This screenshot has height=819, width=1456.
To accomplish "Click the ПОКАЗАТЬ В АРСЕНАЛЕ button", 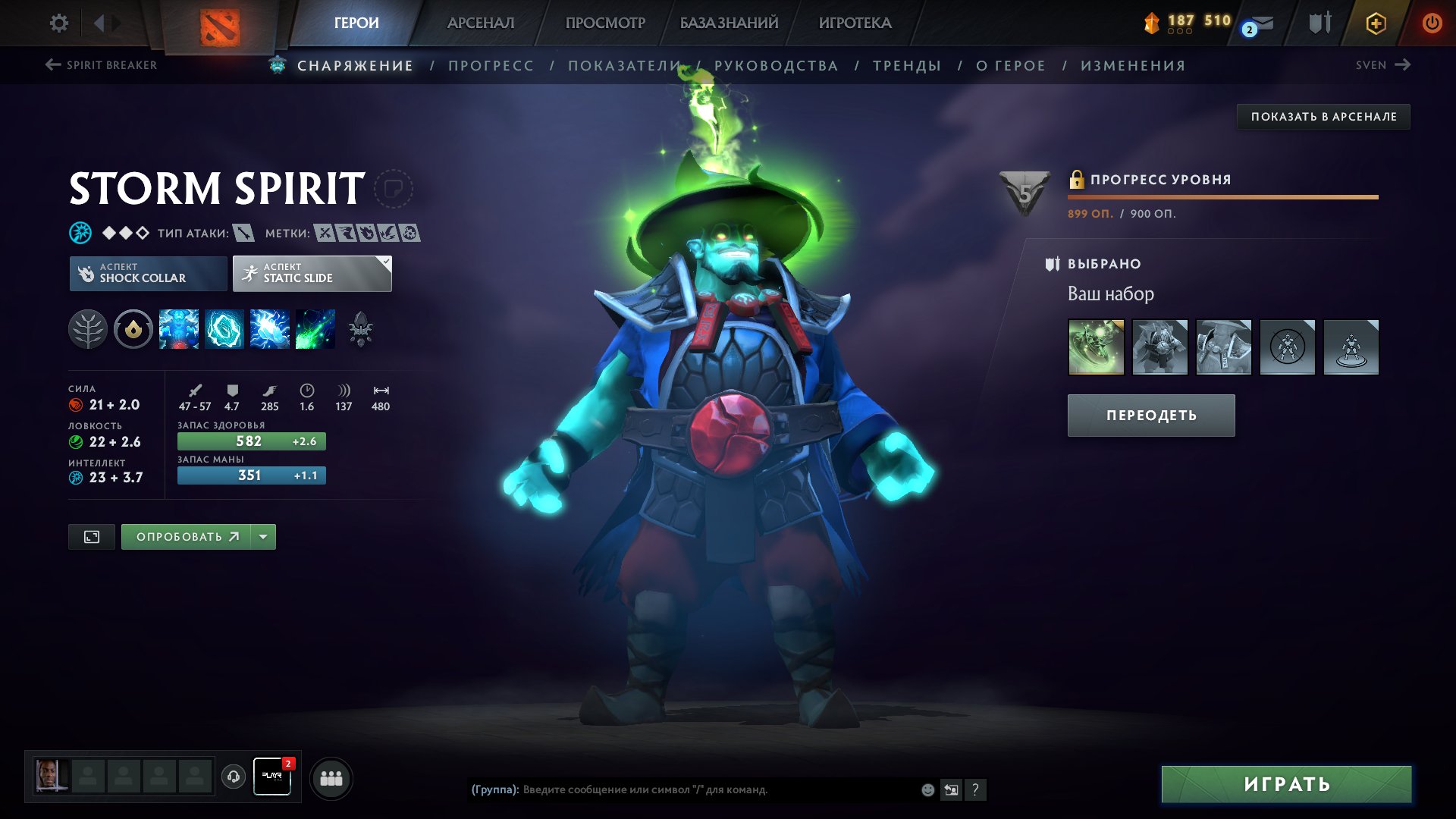I will point(1323,117).
